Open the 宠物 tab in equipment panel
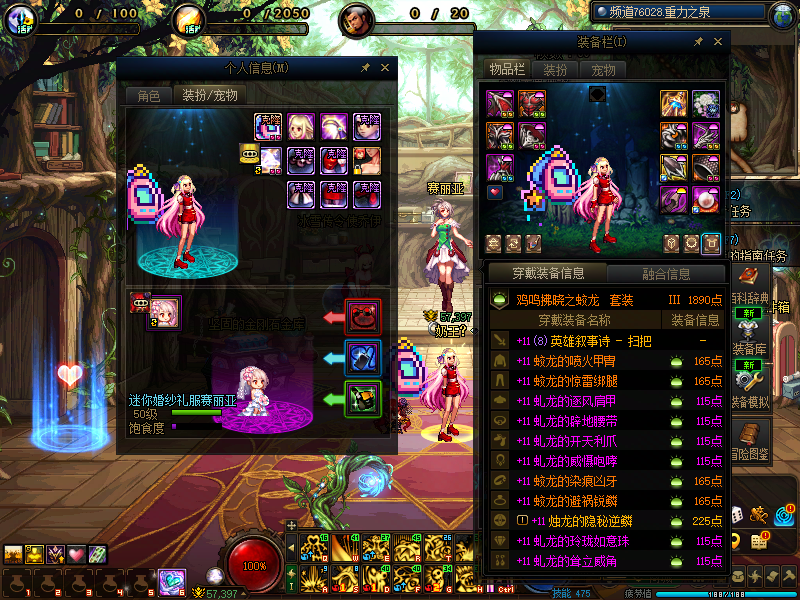The image size is (800, 600). pyautogui.click(x=603, y=70)
